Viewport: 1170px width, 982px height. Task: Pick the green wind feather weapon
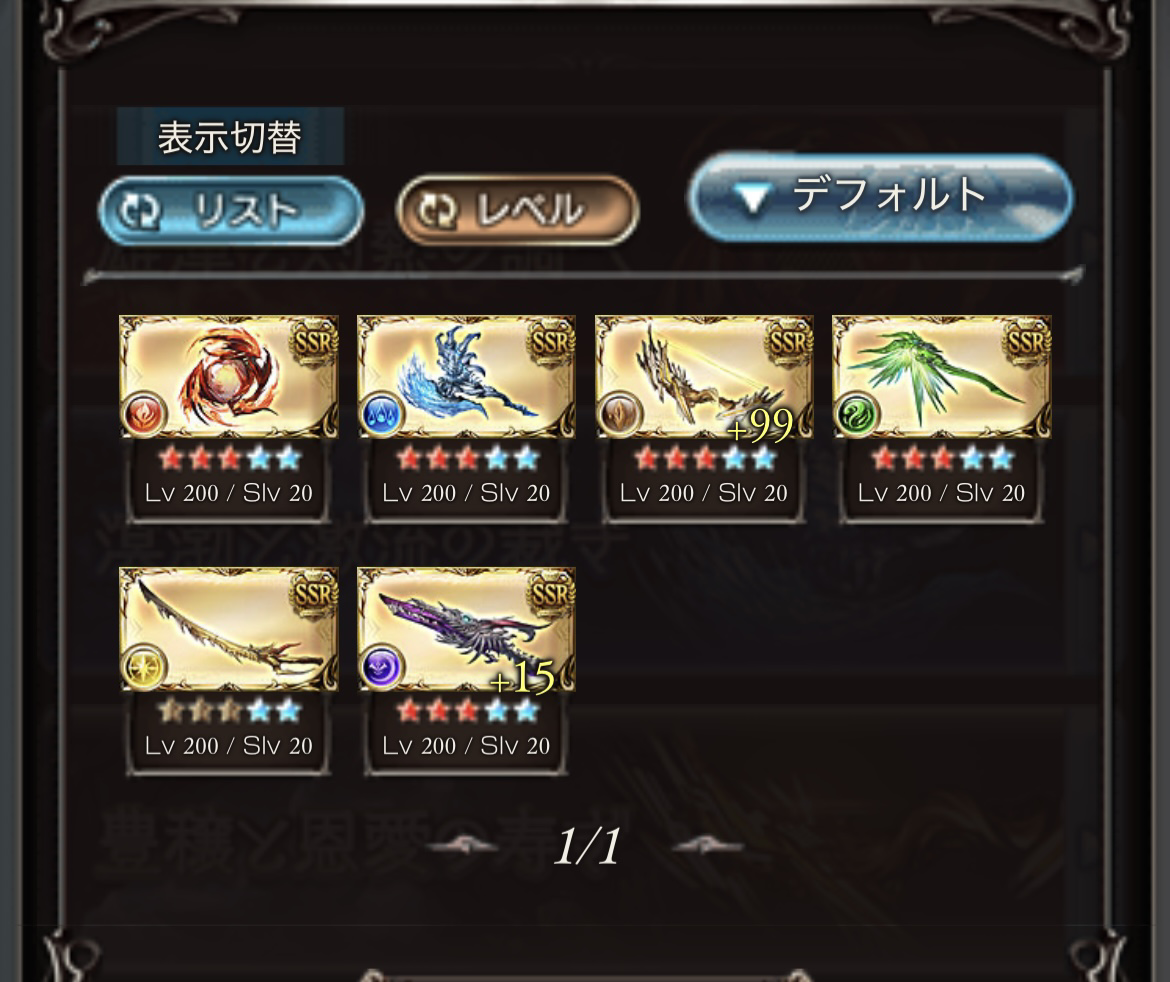(x=941, y=378)
